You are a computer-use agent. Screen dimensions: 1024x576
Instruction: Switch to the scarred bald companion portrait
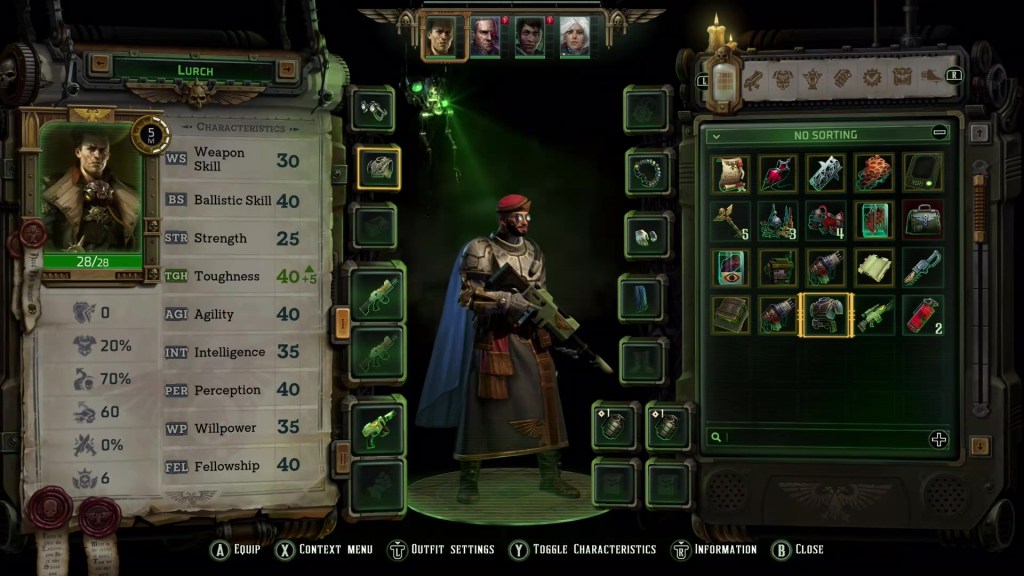click(485, 36)
